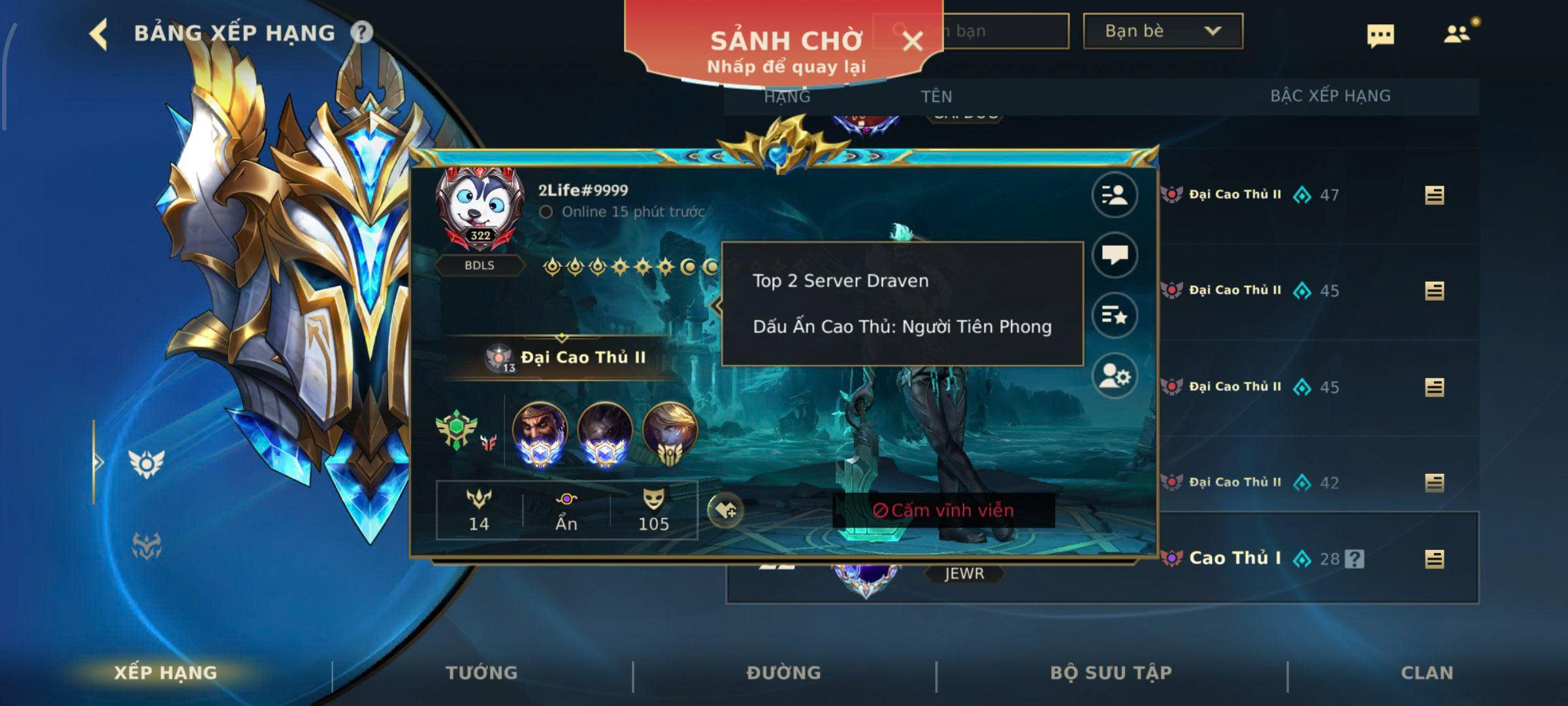Image resolution: width=1568 pixels, height=706 pixels.
Task: Go back from the BẢNG XẾP HẠNG screen
Action: coord(99,33)
